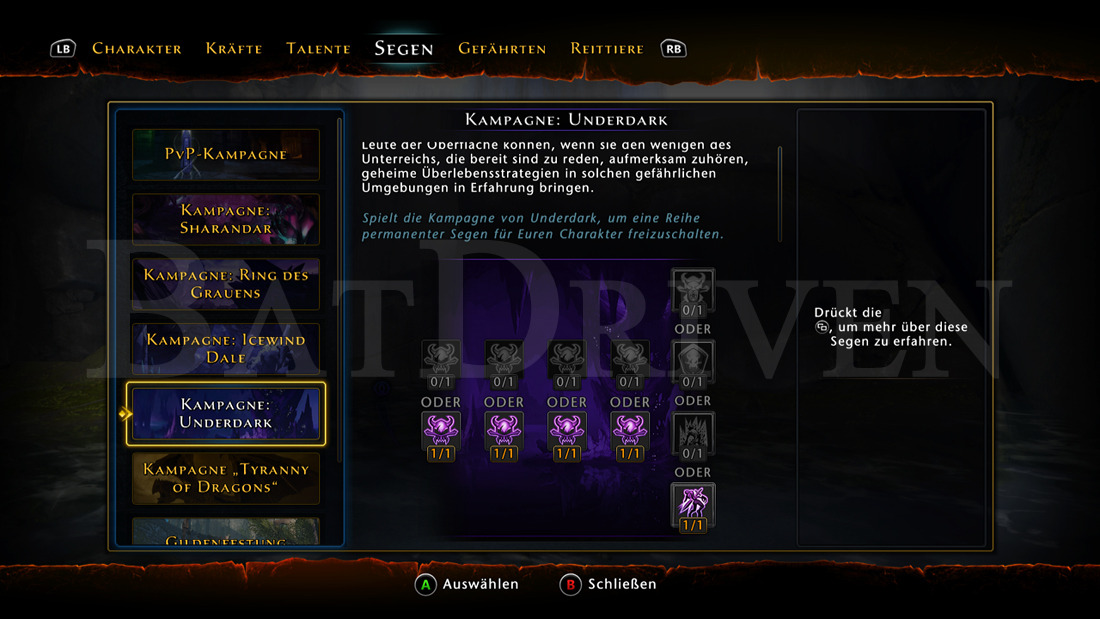Click the Auswählen confirm label
Viewport: 1100px width, 619px height.
(480, 584)
